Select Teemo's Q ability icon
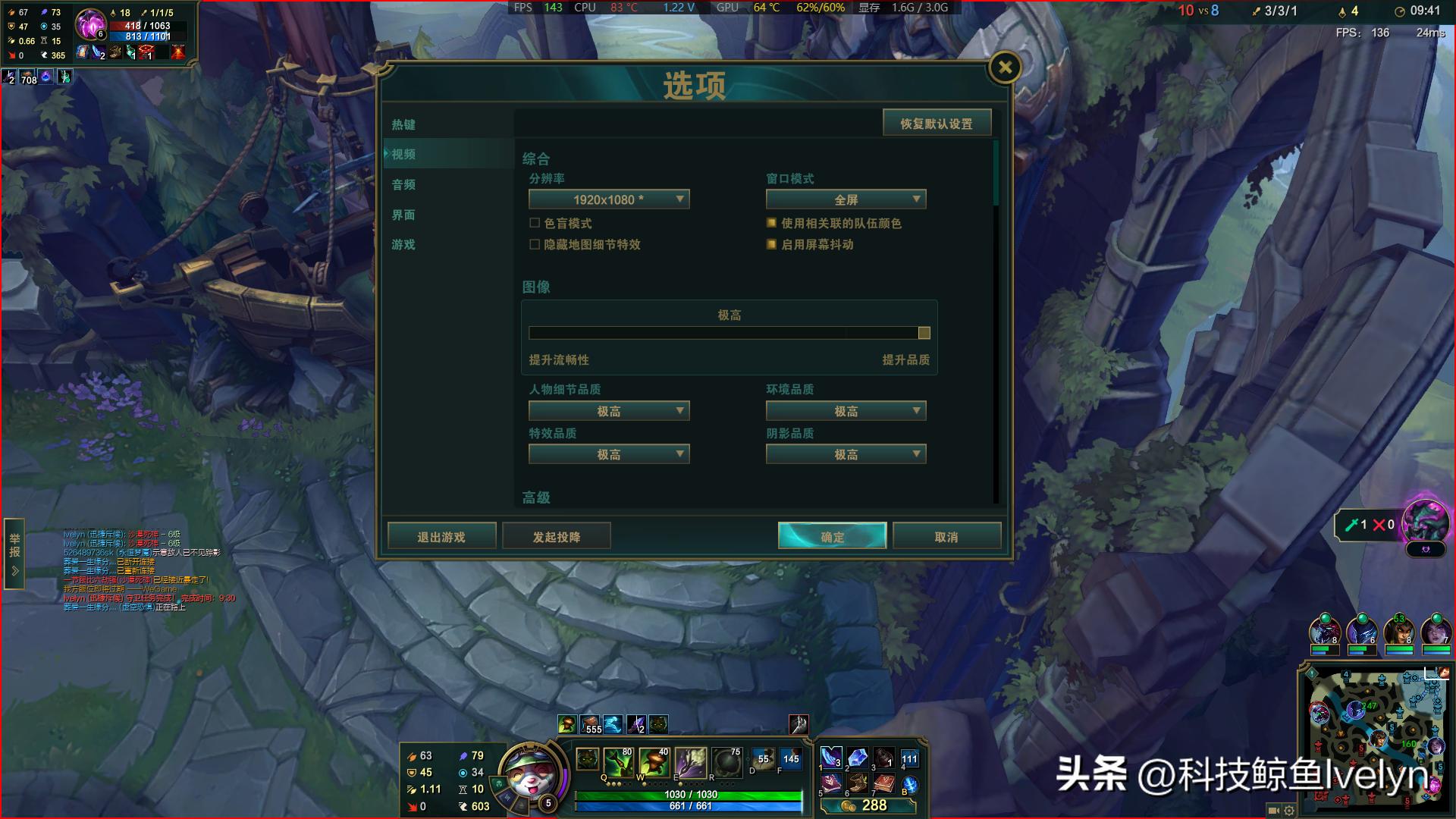The height and width of the screenshot is (819, 1456). point(620,762)
